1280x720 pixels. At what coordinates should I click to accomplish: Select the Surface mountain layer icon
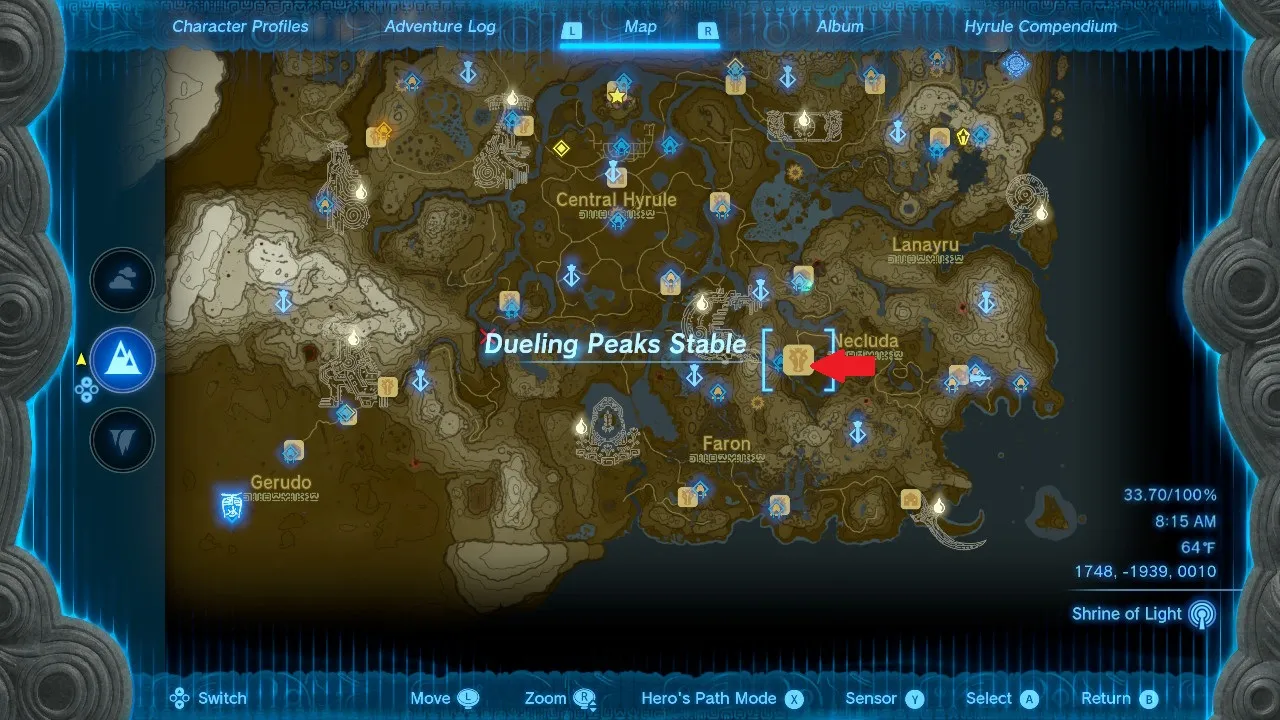point(122,360)
